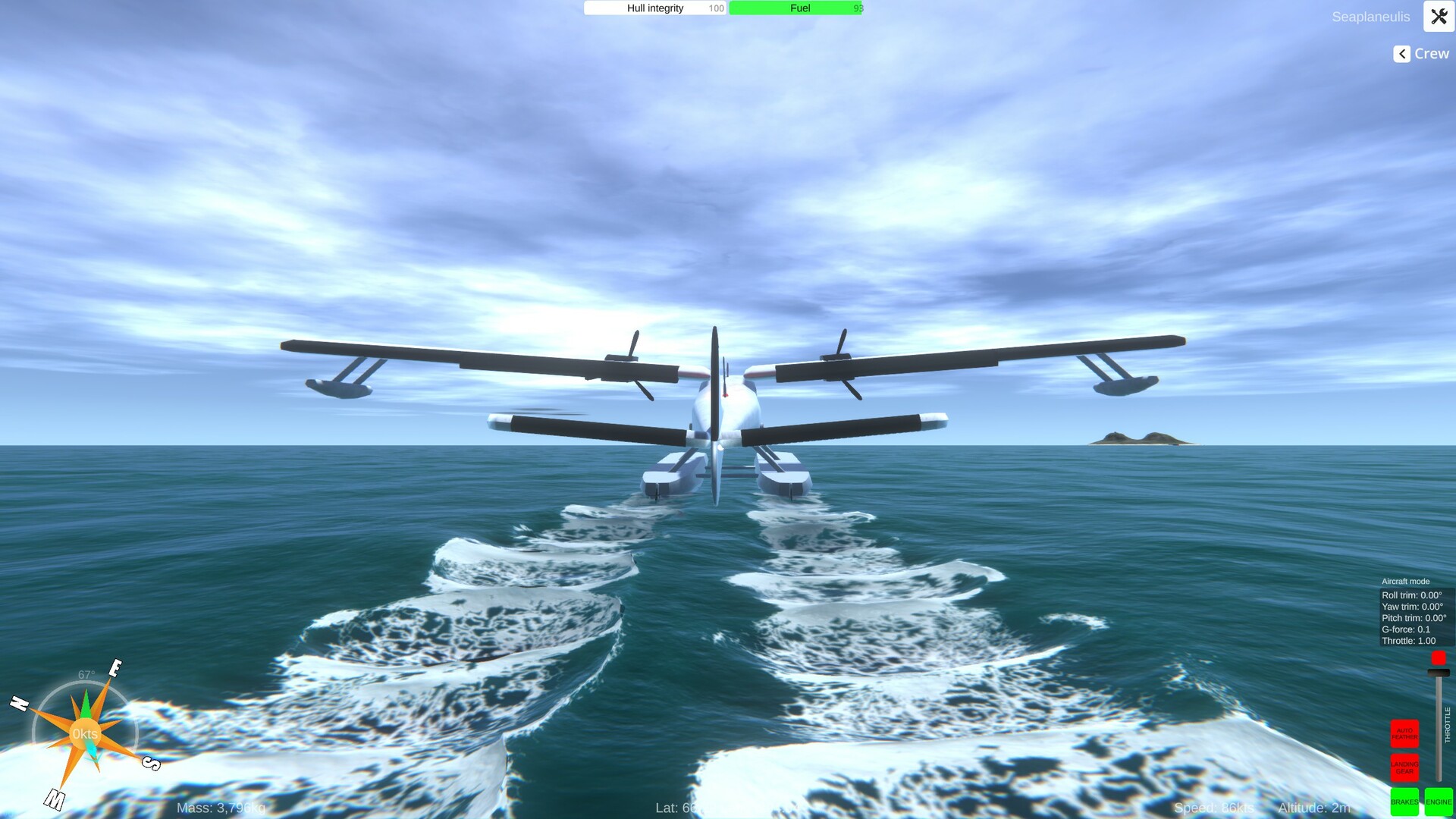
Task: Click the 0kts speed readout on compass
Action: point(85,733)
